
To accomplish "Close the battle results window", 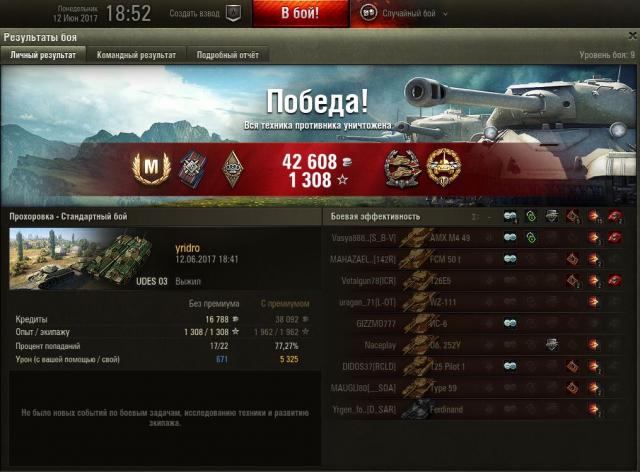I will 630,37.
